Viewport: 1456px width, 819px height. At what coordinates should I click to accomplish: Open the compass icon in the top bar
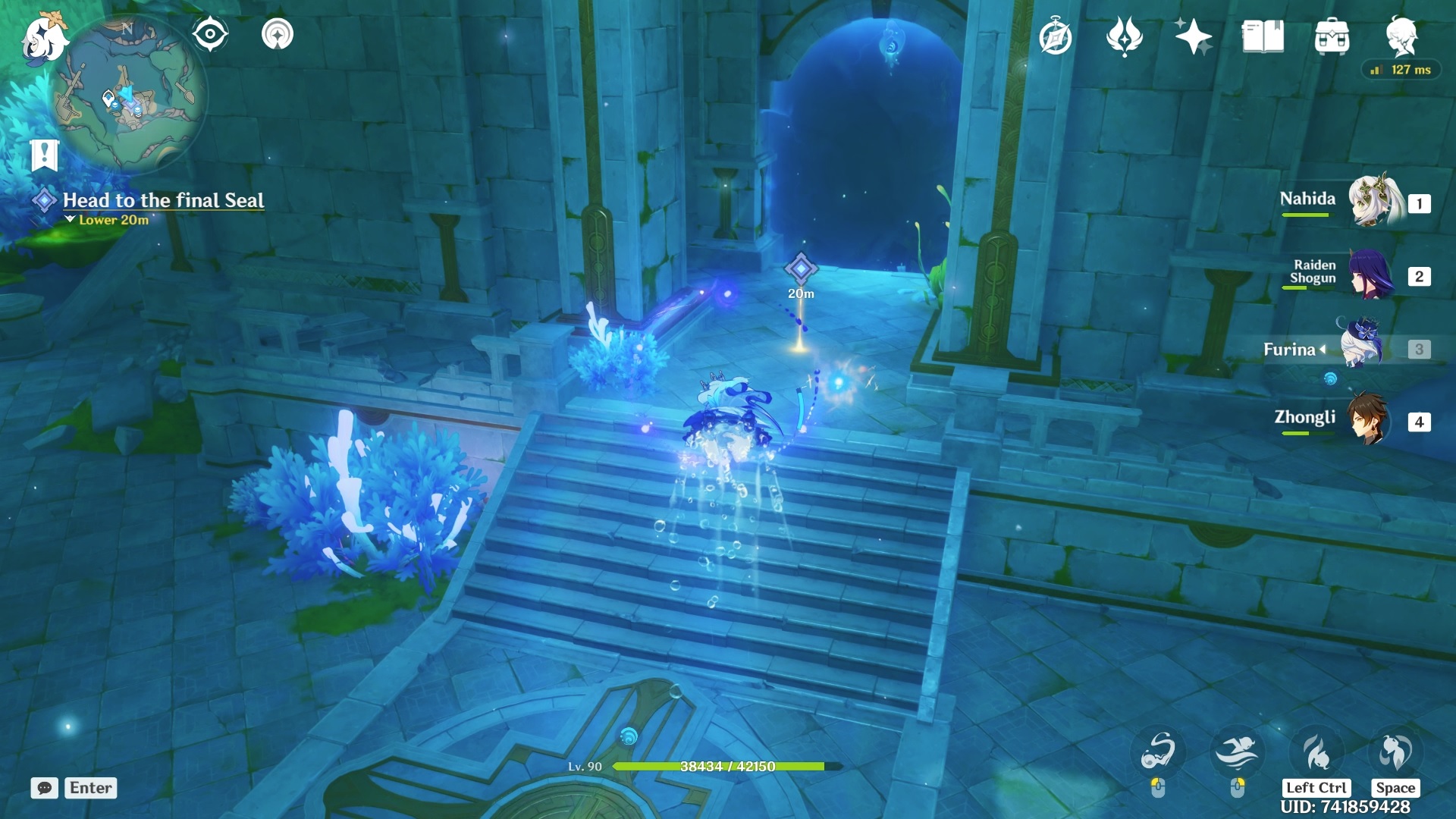(1056, 37)
